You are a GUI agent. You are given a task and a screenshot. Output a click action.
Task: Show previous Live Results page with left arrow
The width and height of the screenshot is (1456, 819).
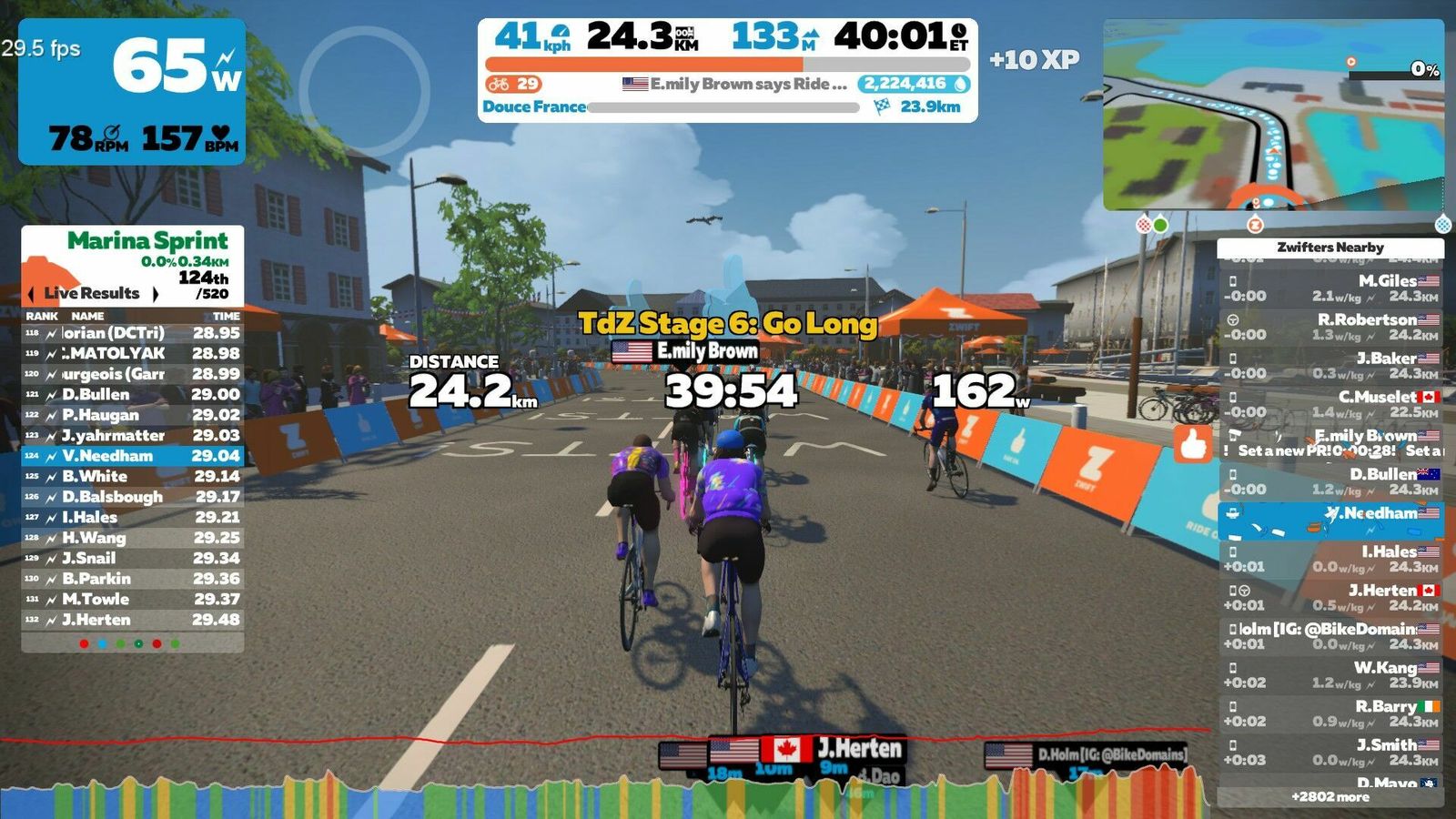(x=32, y=294)
